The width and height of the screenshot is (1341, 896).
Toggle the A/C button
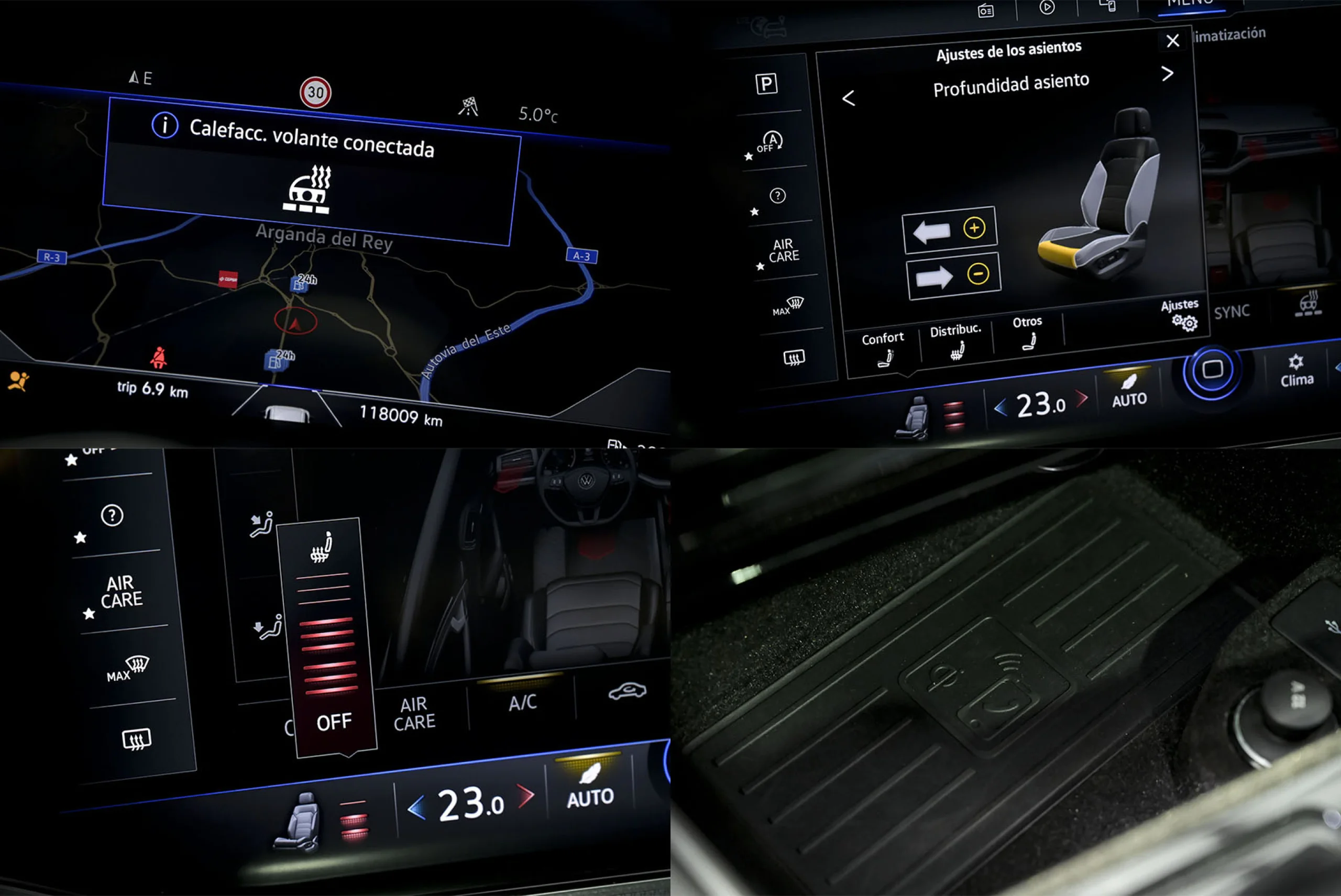(522, 702)
